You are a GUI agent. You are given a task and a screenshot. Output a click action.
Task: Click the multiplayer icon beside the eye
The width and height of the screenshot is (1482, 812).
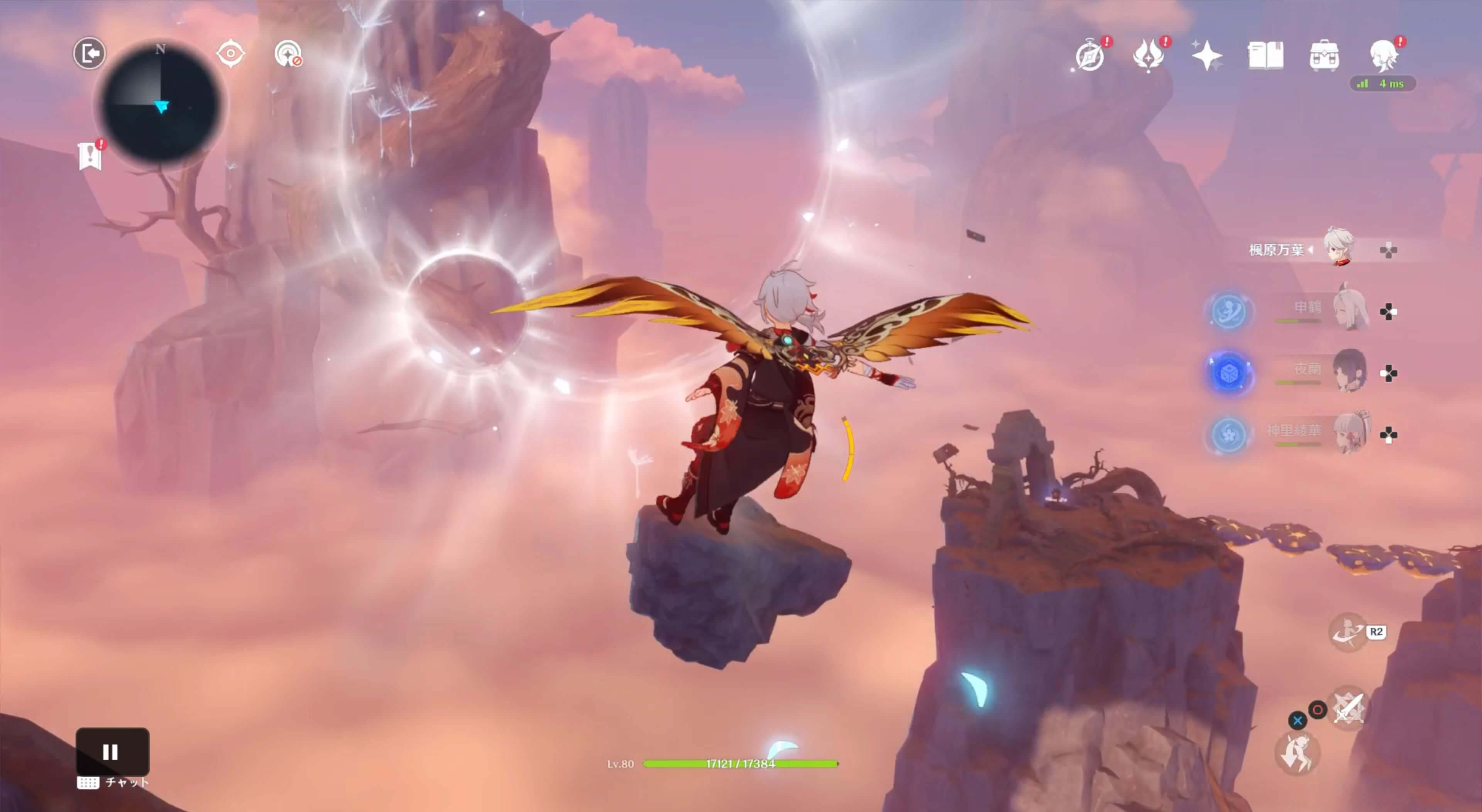click(288, 54)
